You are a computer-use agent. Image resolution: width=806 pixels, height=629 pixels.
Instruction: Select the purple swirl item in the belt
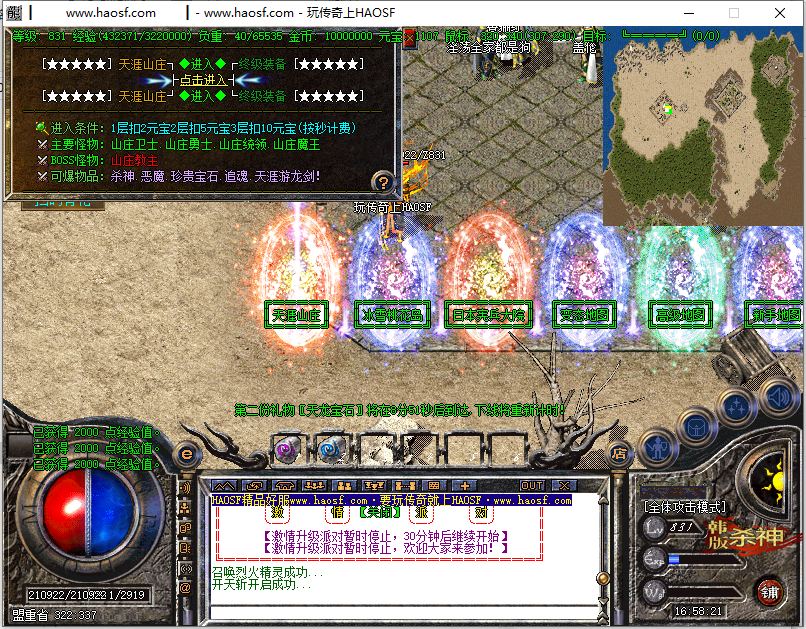[x=287, y=449]
